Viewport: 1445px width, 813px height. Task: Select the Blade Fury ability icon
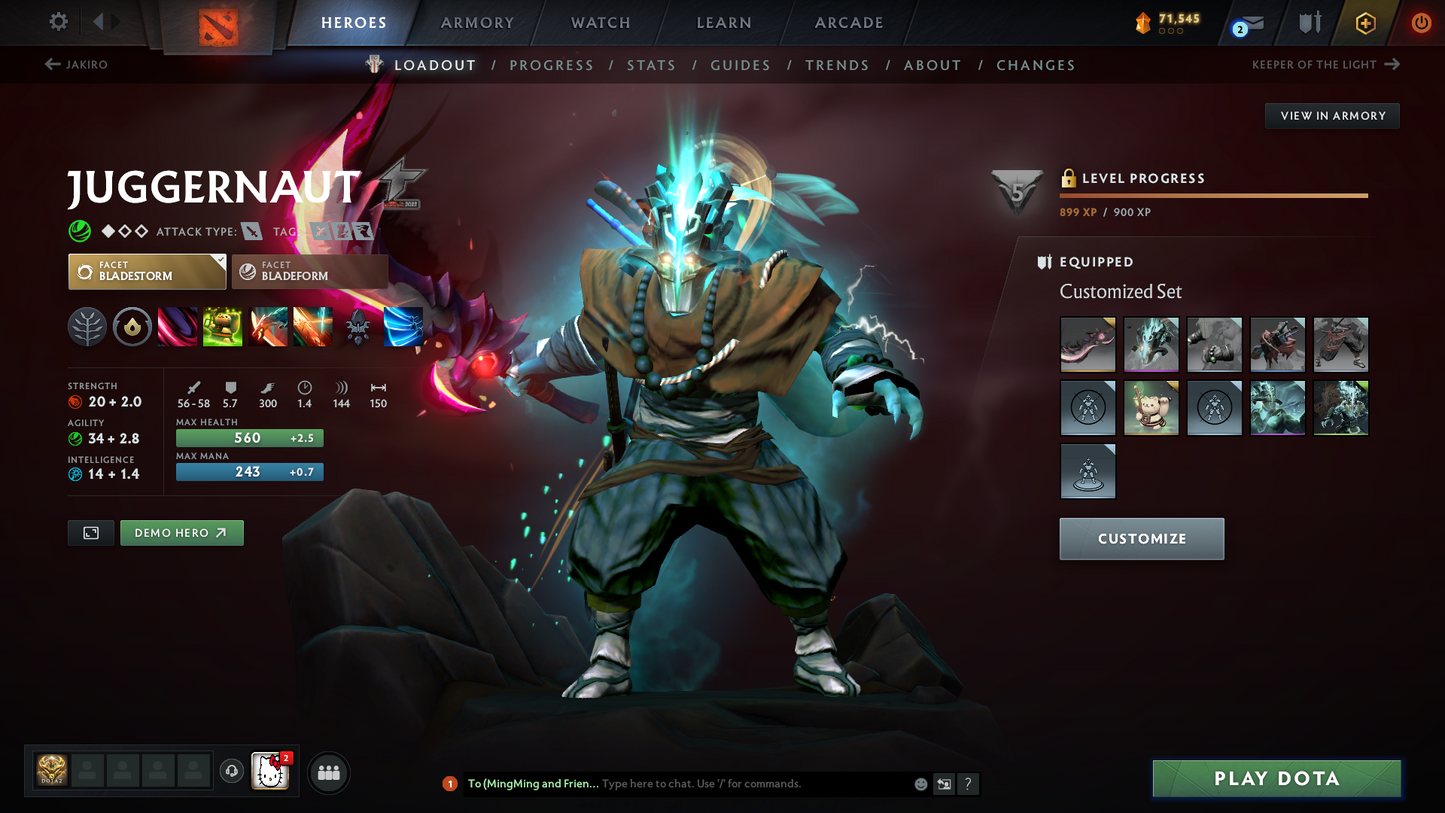tap(177, 327)
